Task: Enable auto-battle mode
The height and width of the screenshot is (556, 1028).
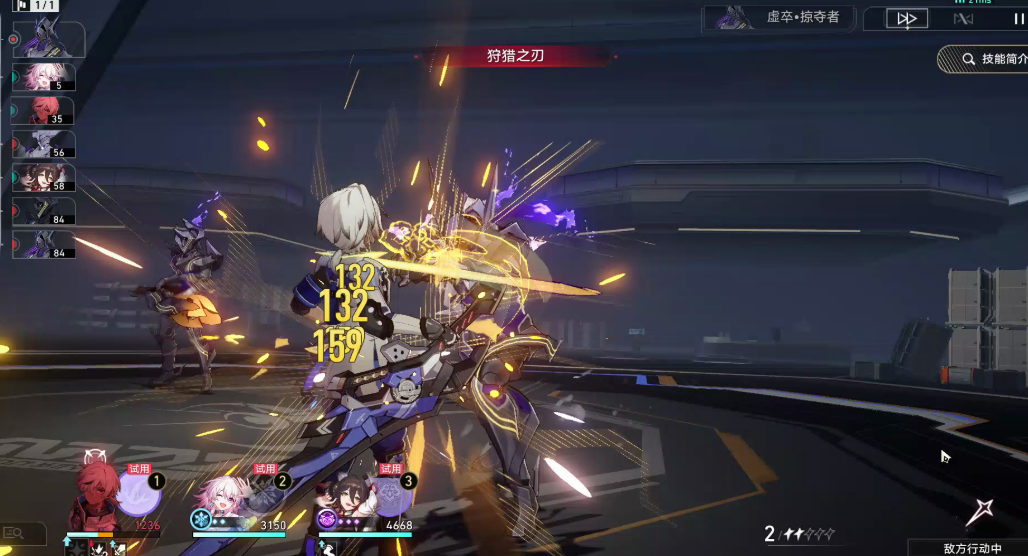Action: (963, 19)
